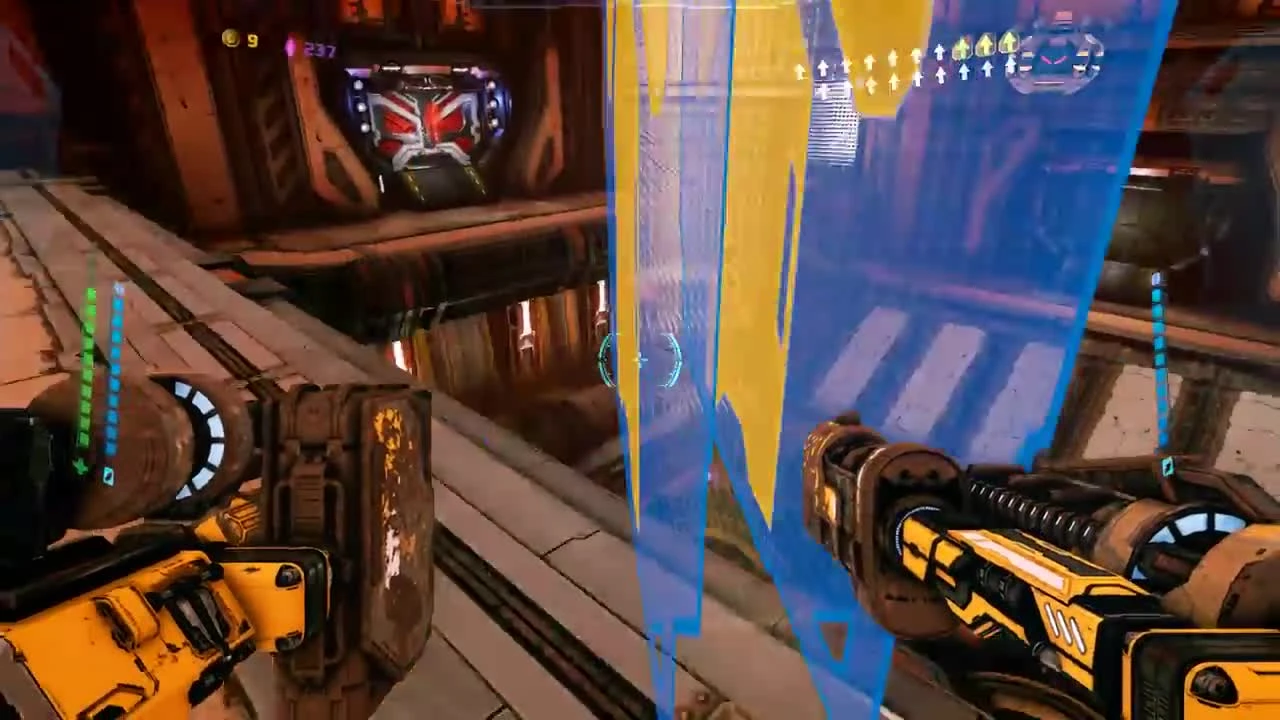Click the crosshair reticle at screen center
The image size is (1280, 720).
640,360
